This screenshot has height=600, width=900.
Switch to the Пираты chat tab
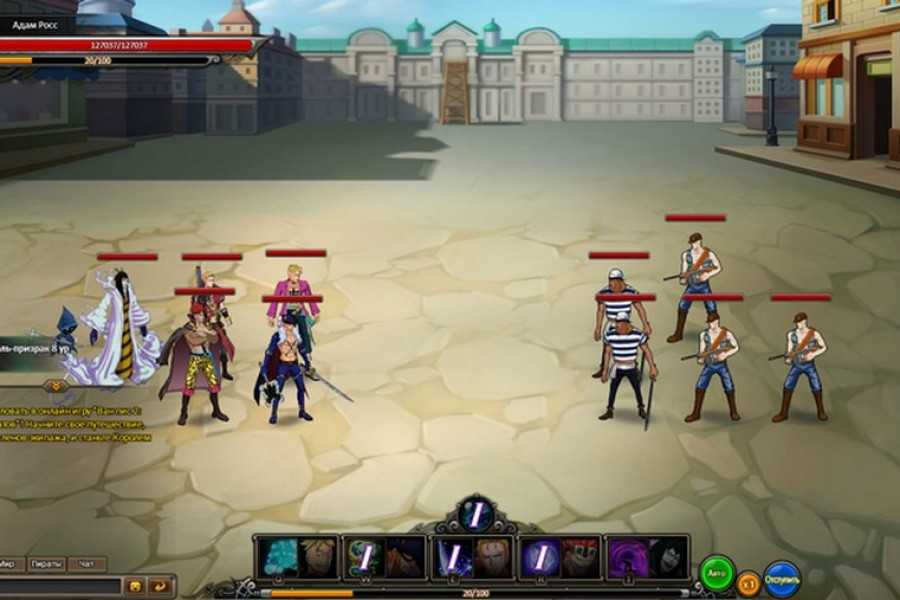pyautogui.click(x=46, y=564)
